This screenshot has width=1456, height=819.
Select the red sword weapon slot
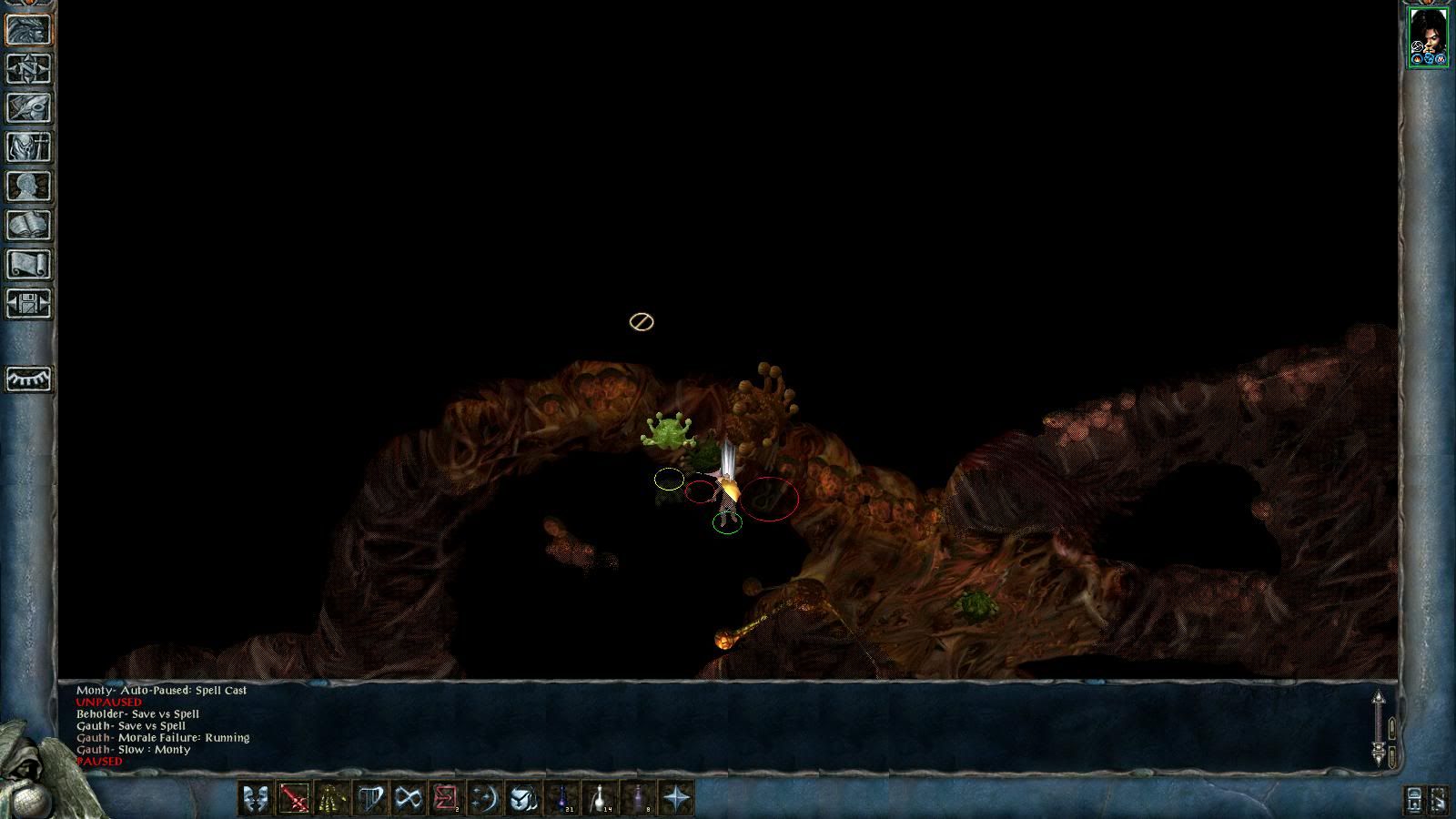[x=294, y=798]
